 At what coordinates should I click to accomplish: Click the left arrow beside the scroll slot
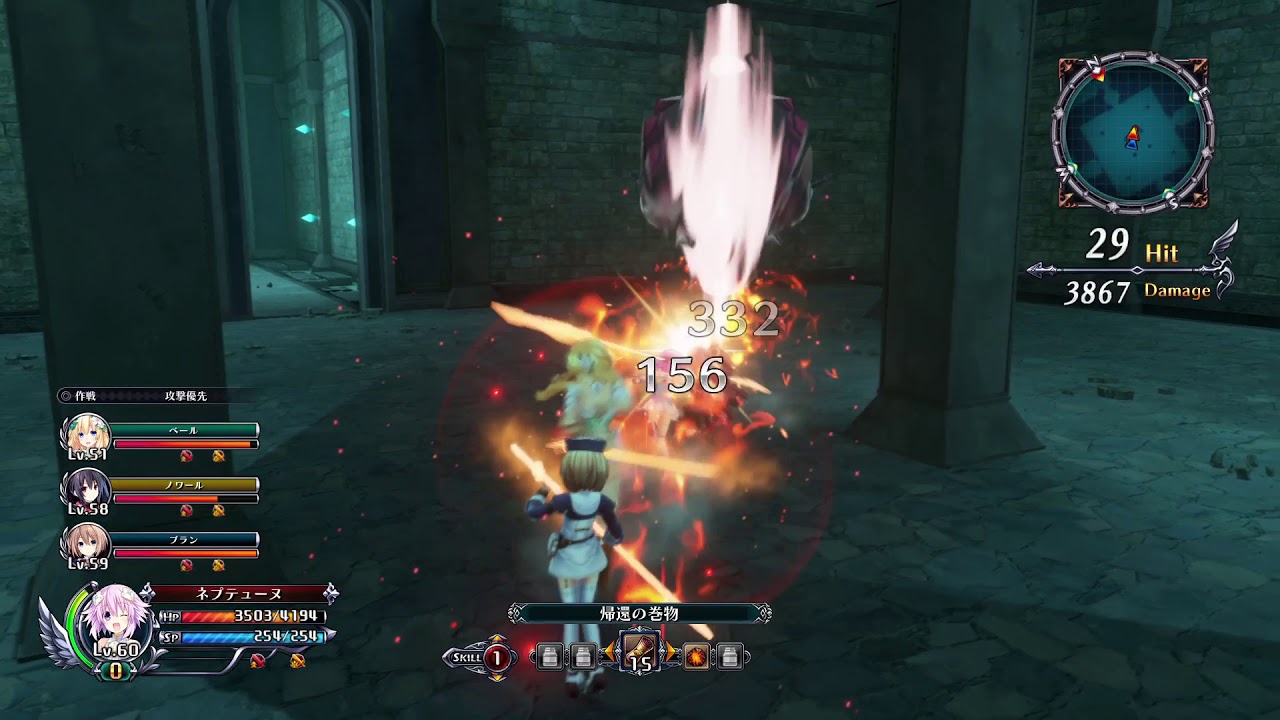608,656
